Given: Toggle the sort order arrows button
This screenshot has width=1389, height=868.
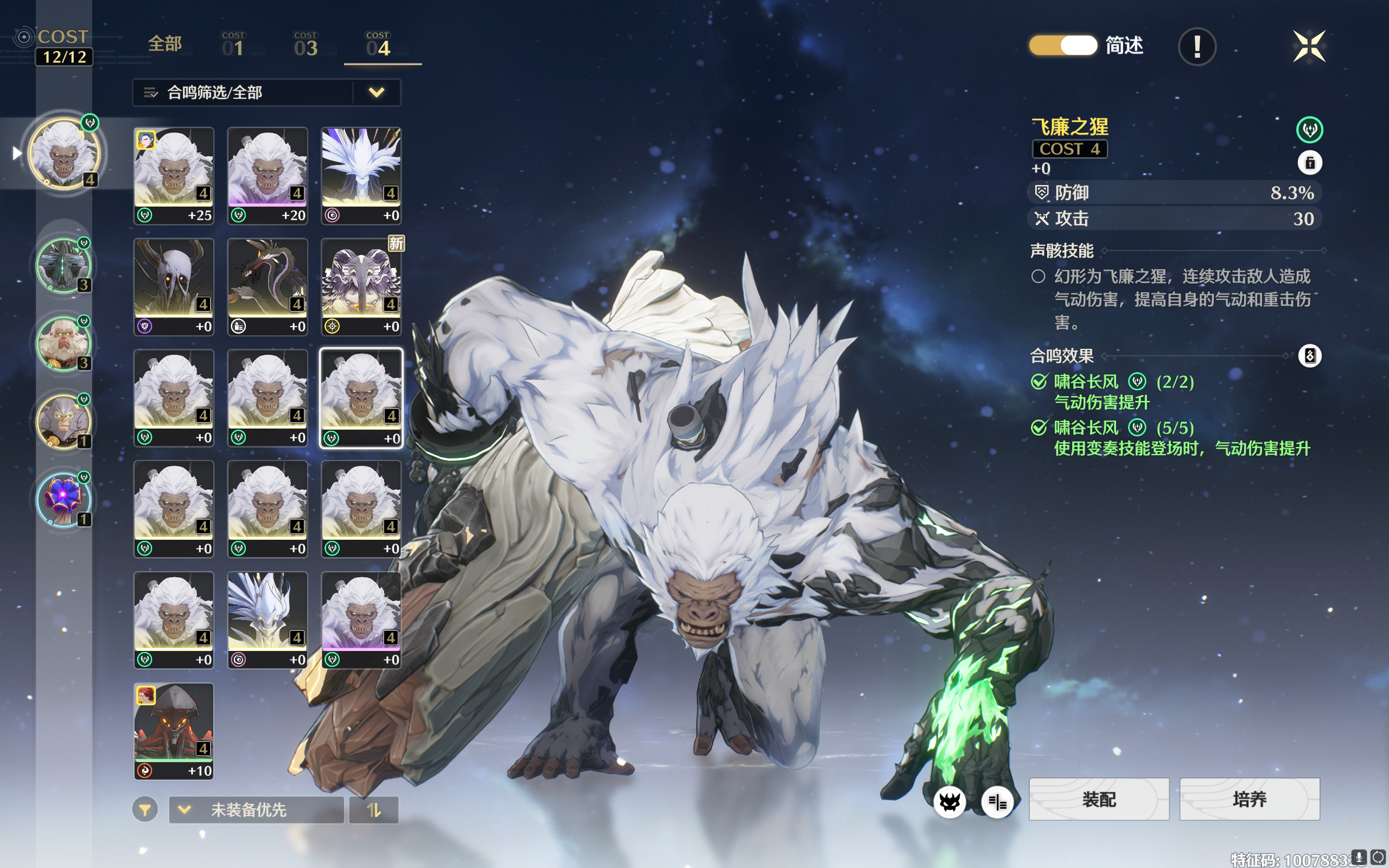Looking at the screenshot, I should pos(374,809).
